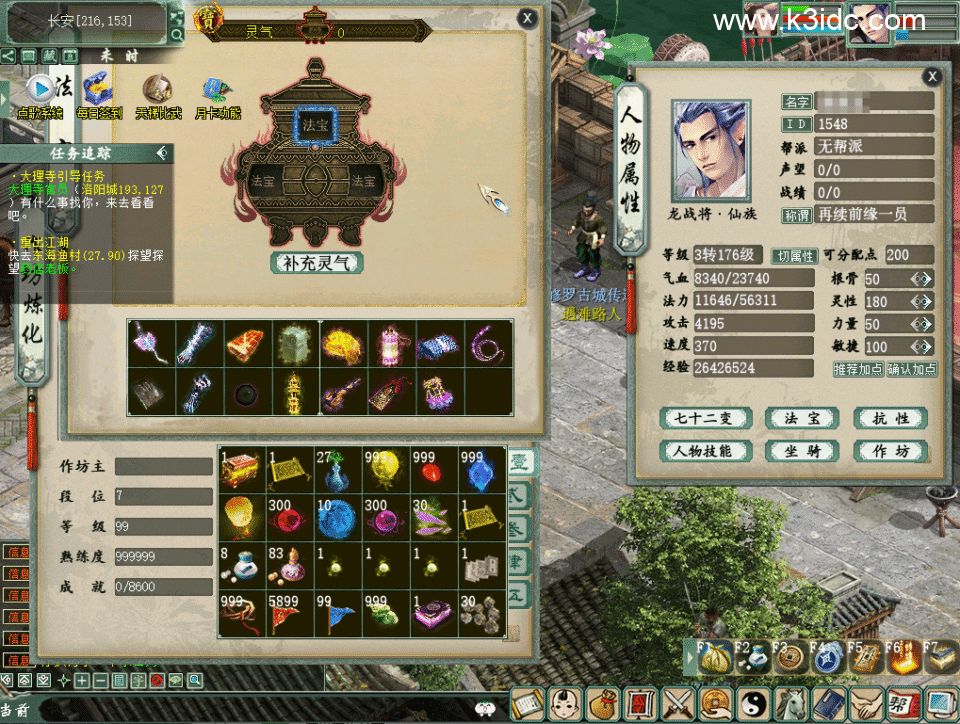This screenshot has height=724, width=960.
Task: Open the 月卡功能 monthly card icon
Action: tap(216, 93)
